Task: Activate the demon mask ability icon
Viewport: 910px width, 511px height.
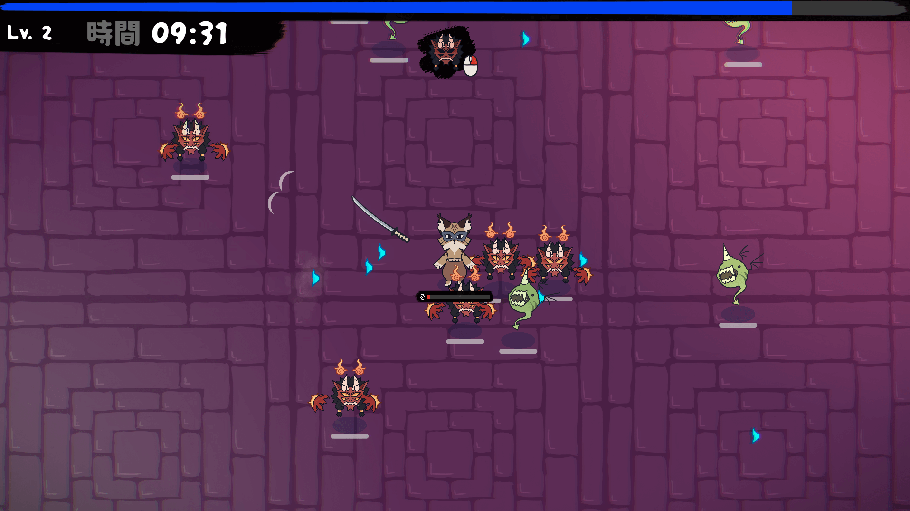Action: point(444,51)
